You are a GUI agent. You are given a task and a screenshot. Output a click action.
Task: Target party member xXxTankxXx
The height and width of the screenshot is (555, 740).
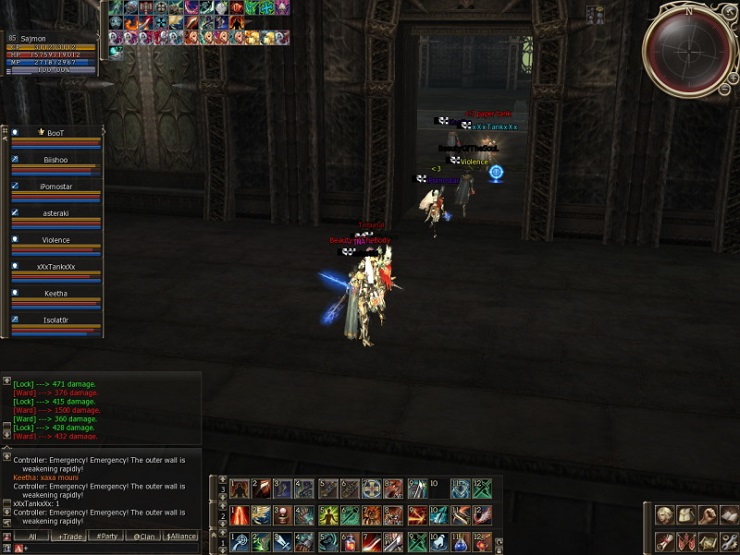click(56, 267)
